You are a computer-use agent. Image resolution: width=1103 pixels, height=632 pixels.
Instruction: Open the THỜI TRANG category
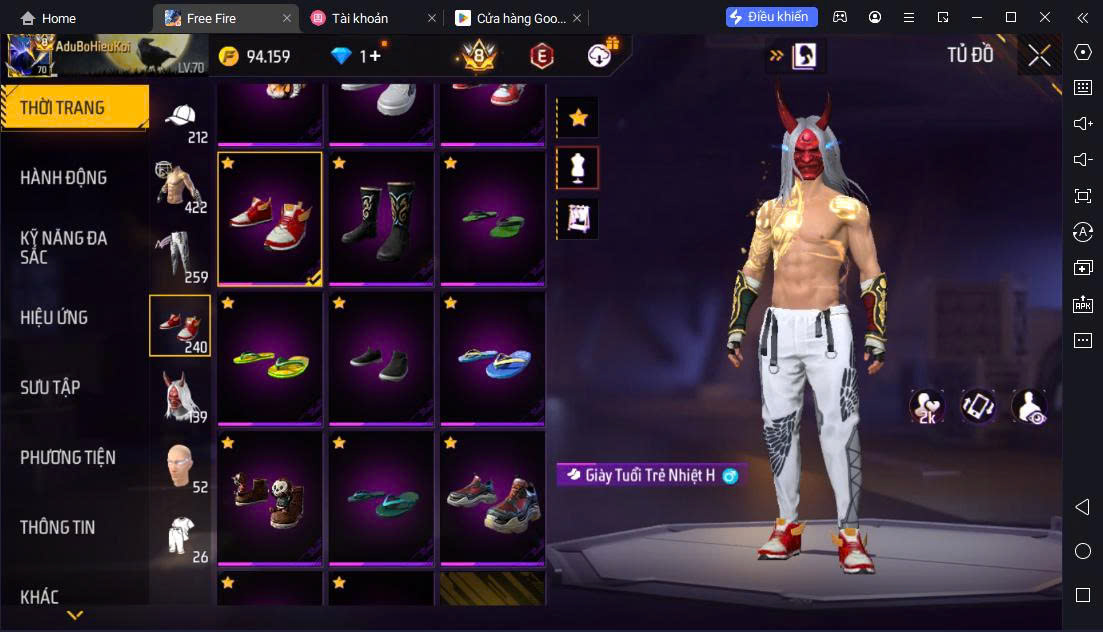(63, 108)
